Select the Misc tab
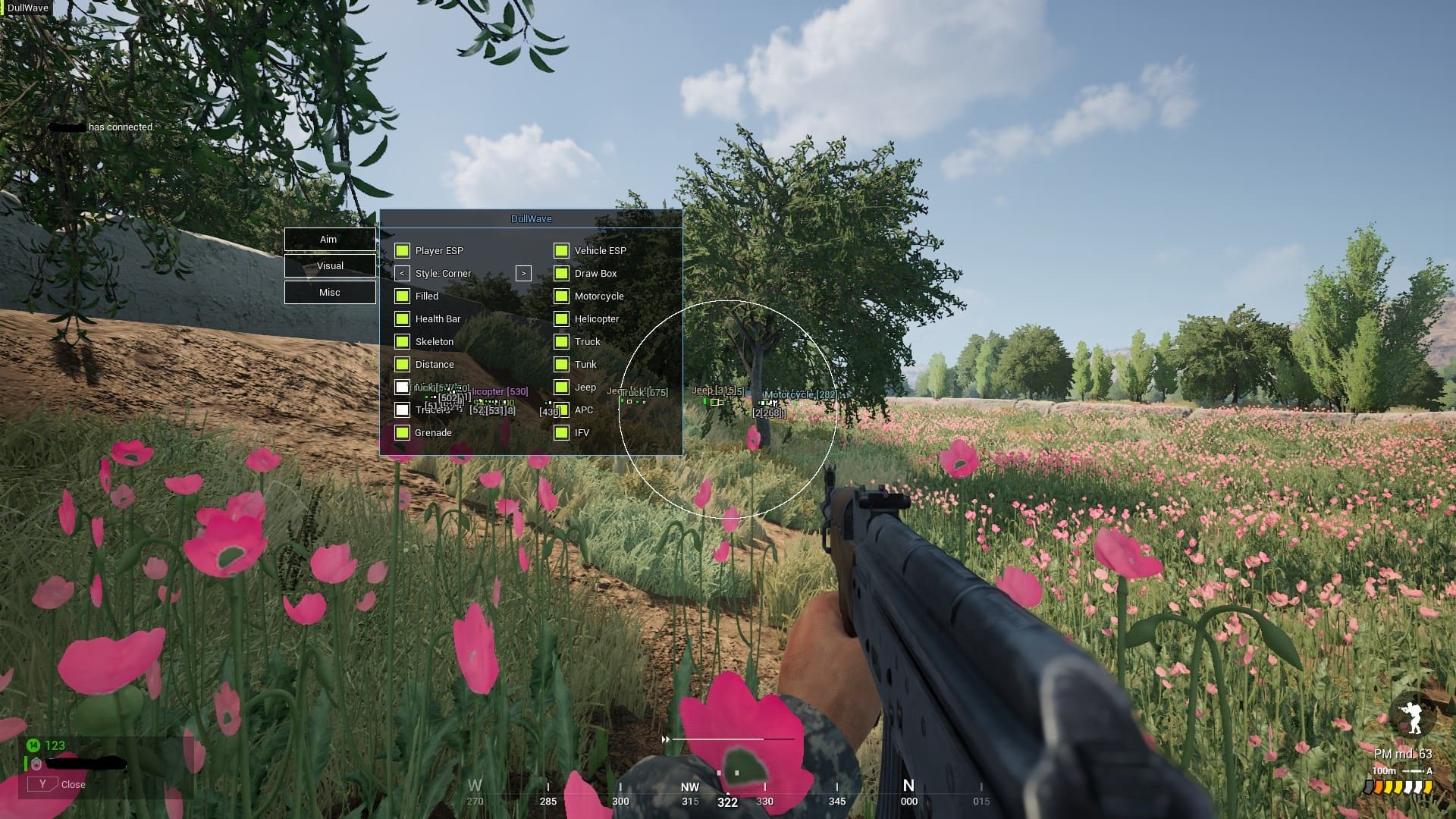This screenshot has width=1456, height=819. tap(329, 293)
